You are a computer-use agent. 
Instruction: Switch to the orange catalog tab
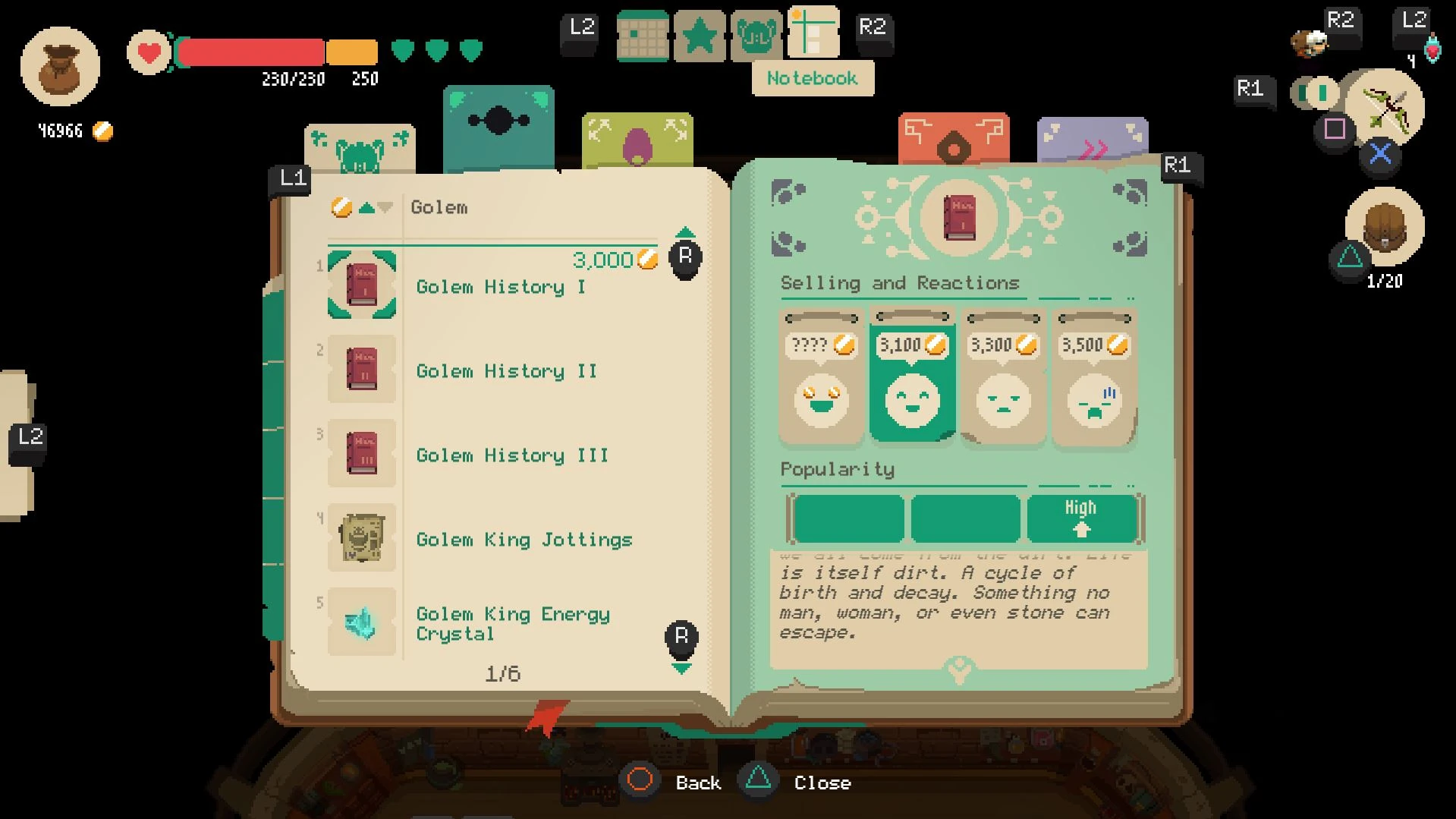tap(953, 137)
